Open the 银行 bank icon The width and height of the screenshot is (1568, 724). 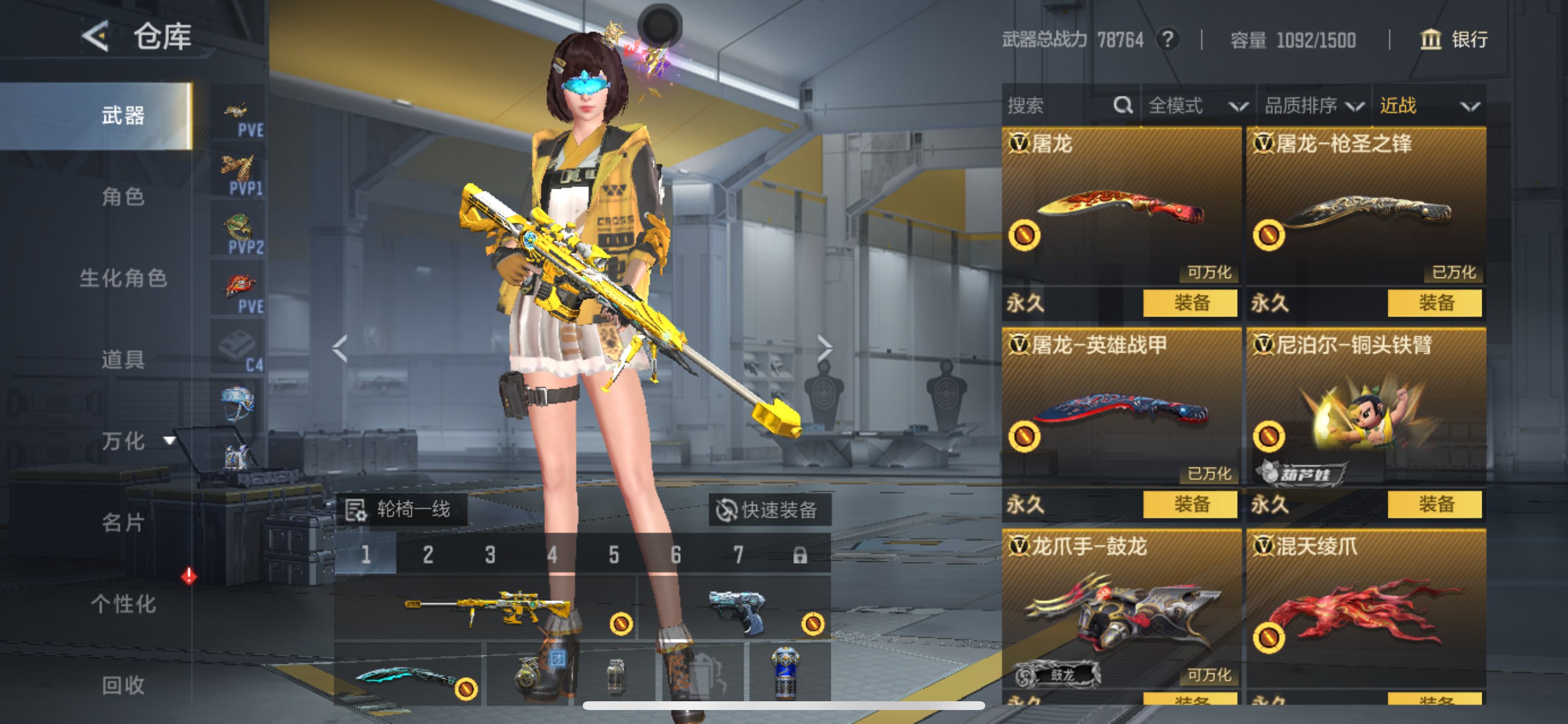pyautogui.click(x=1430, y=41)
